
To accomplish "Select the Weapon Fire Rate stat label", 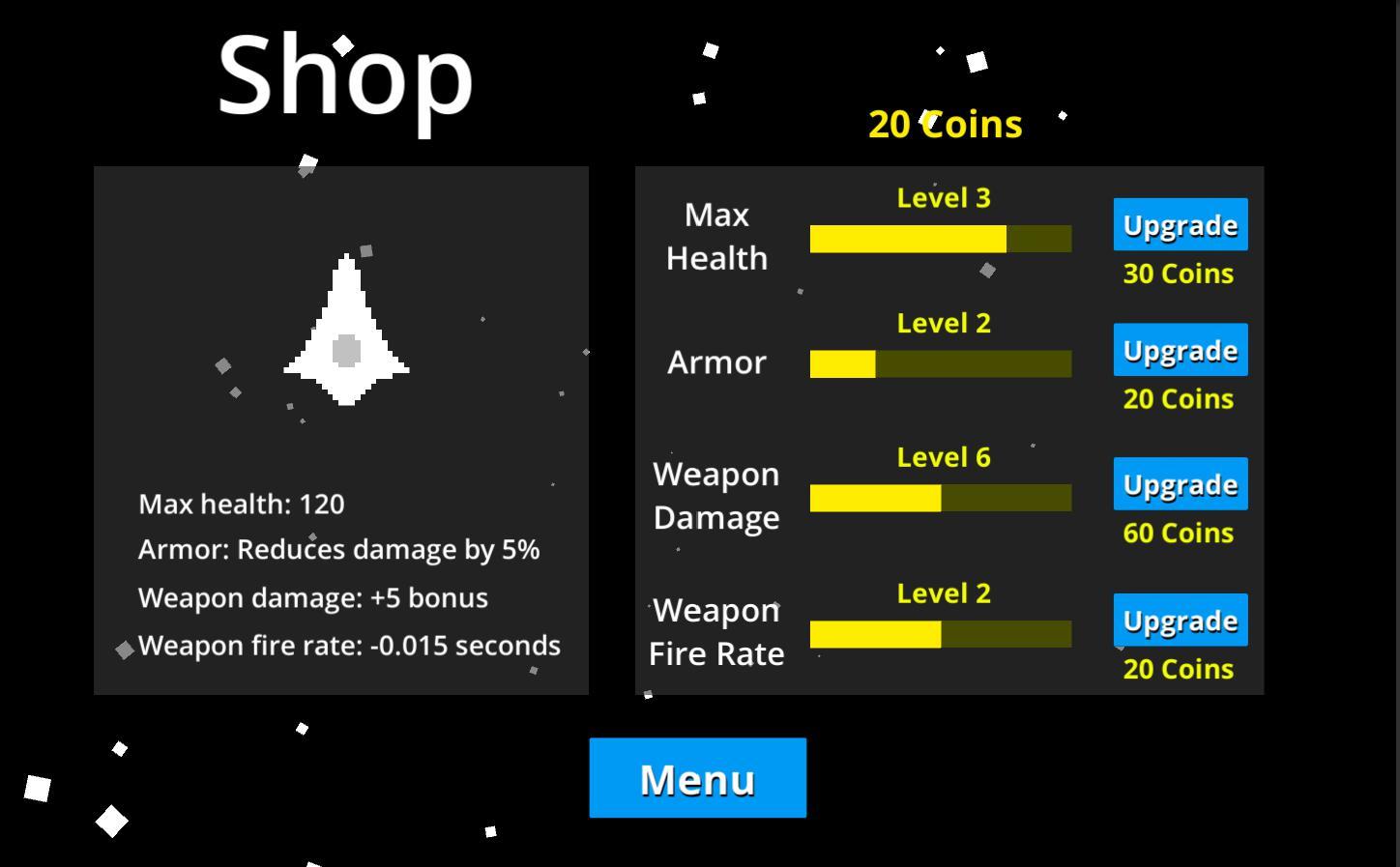I will click(x=715, y=631).
